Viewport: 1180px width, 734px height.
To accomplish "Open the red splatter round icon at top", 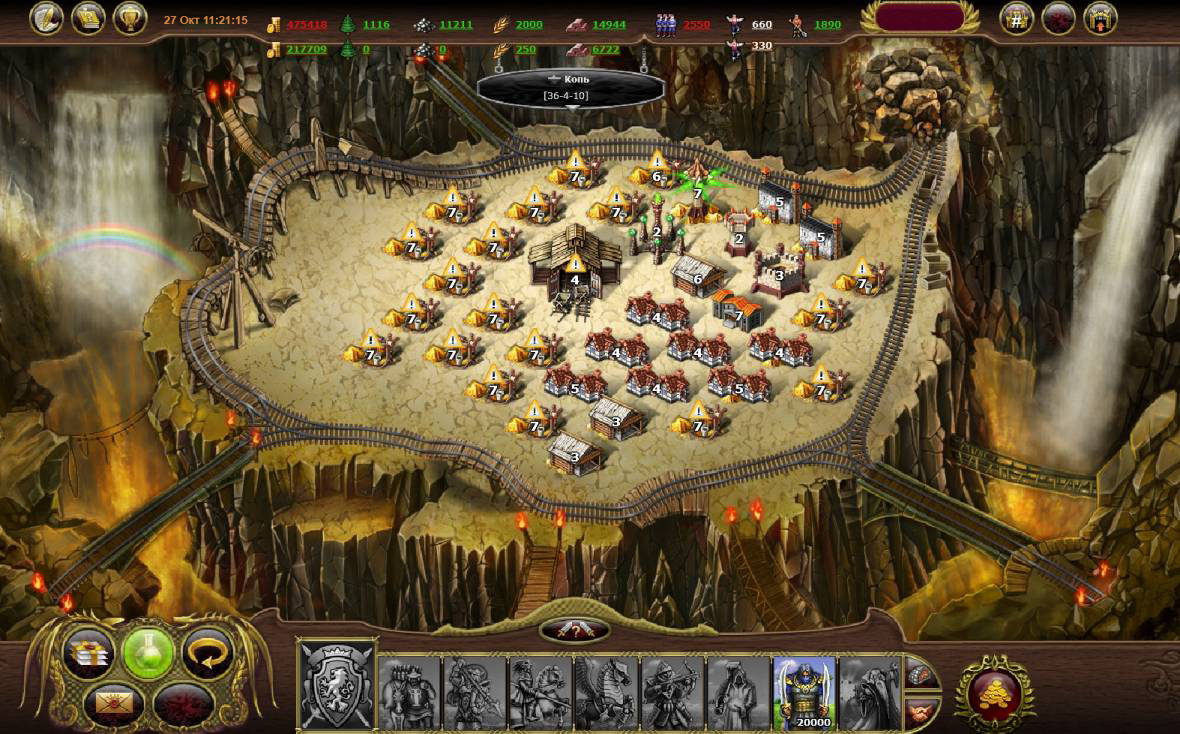I will (x=1058, y=19).
